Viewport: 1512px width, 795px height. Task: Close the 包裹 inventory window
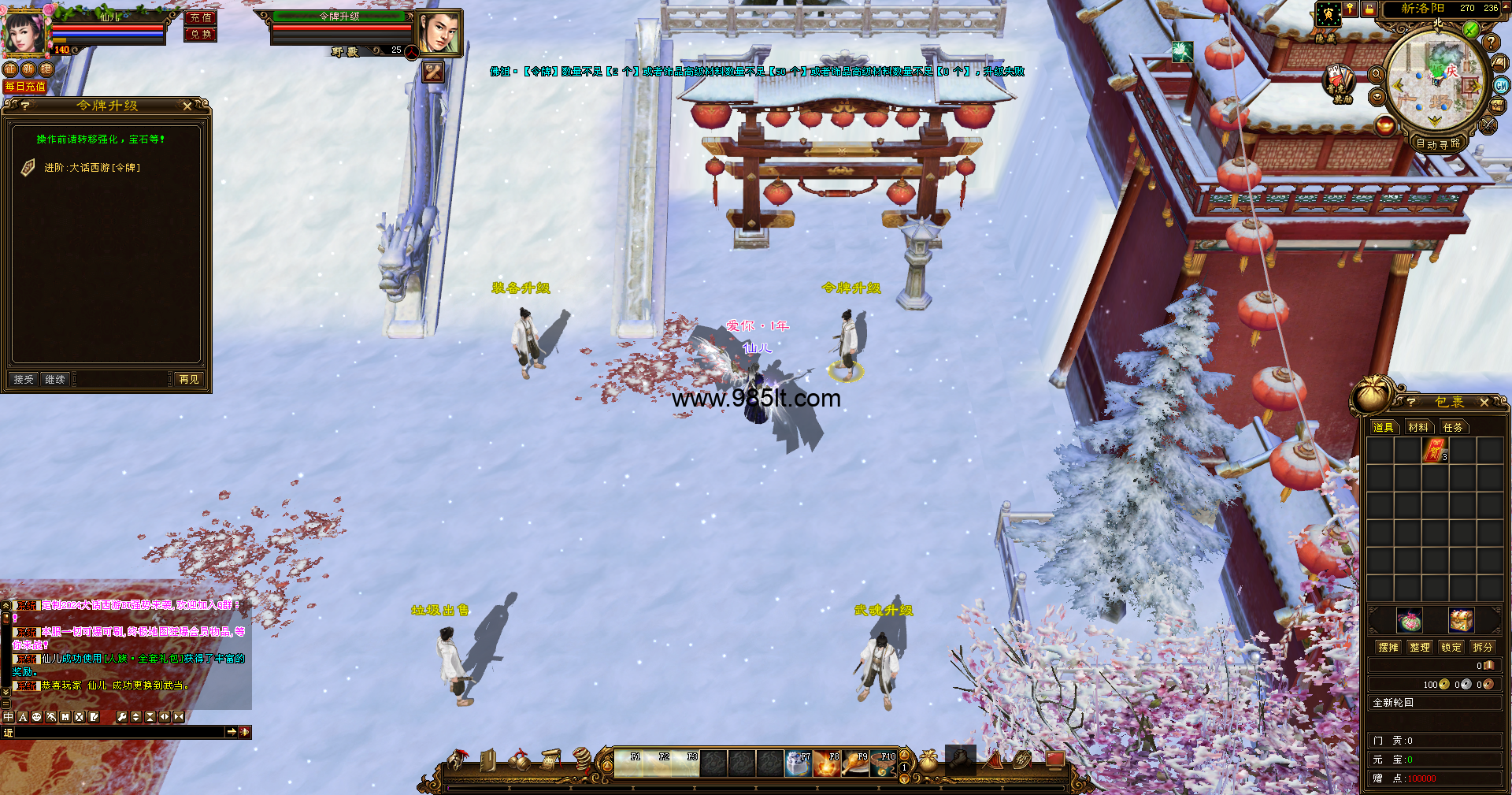pos(1484,403)
